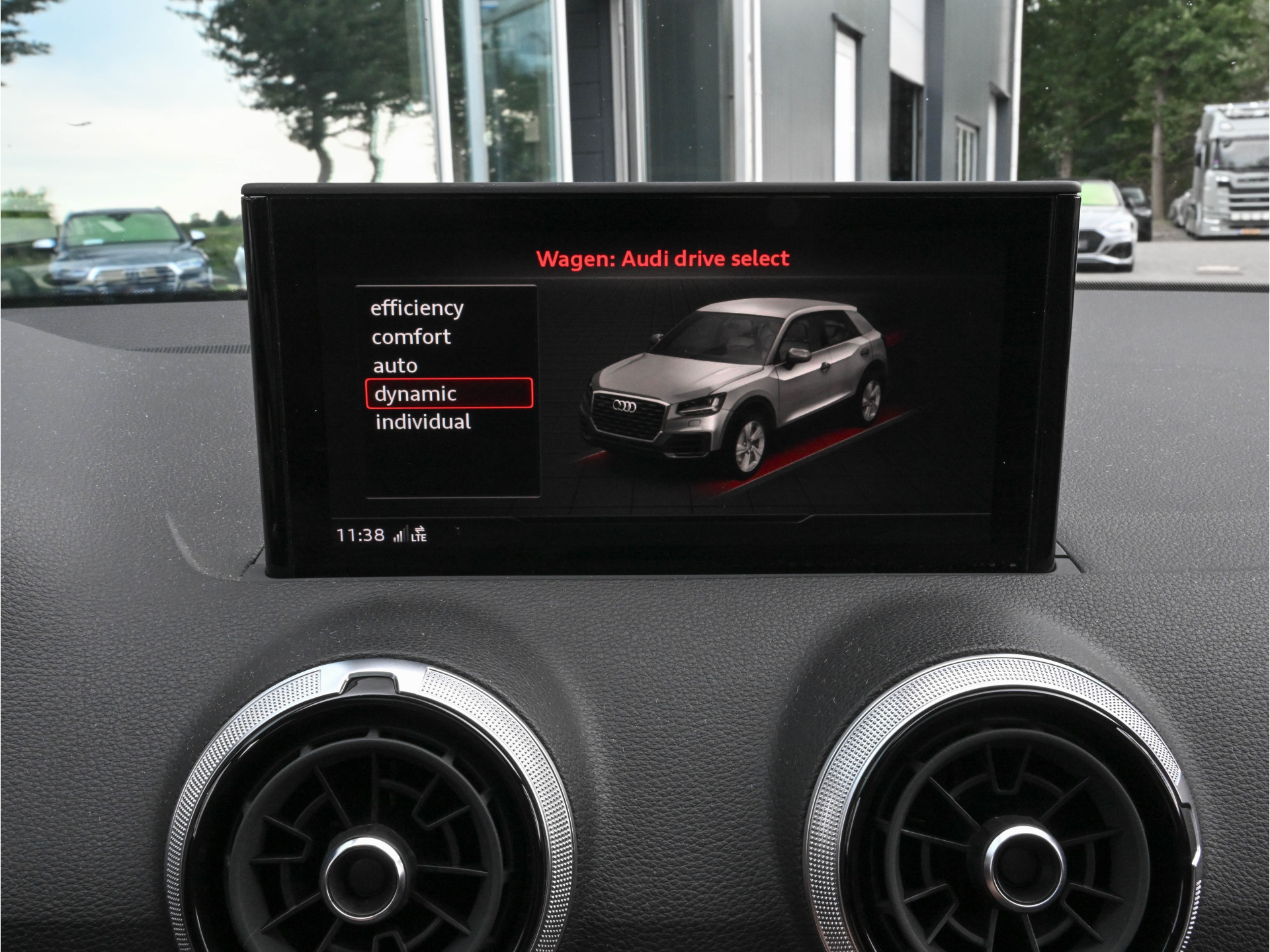Open the individual drive mode settings
Screen dimensions: 1270x952
(x=424, y=421)
